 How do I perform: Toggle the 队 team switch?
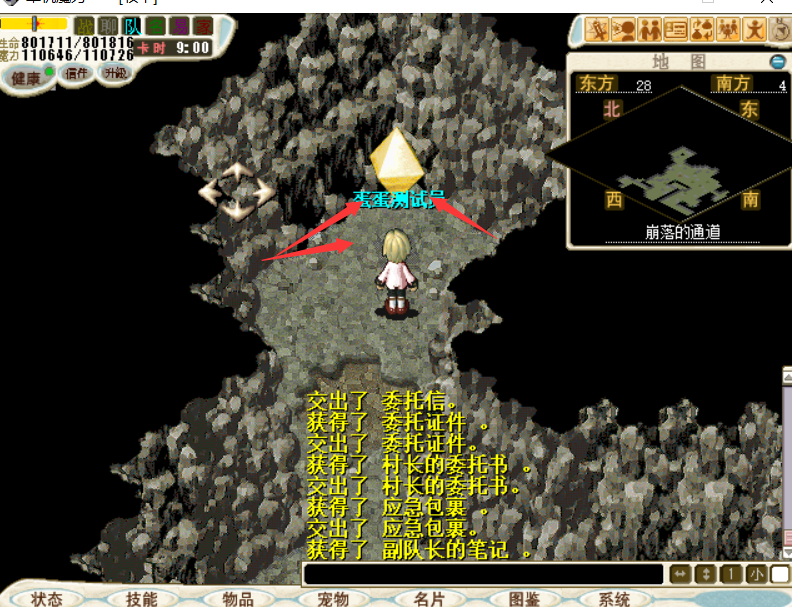(x=132, y=25)
